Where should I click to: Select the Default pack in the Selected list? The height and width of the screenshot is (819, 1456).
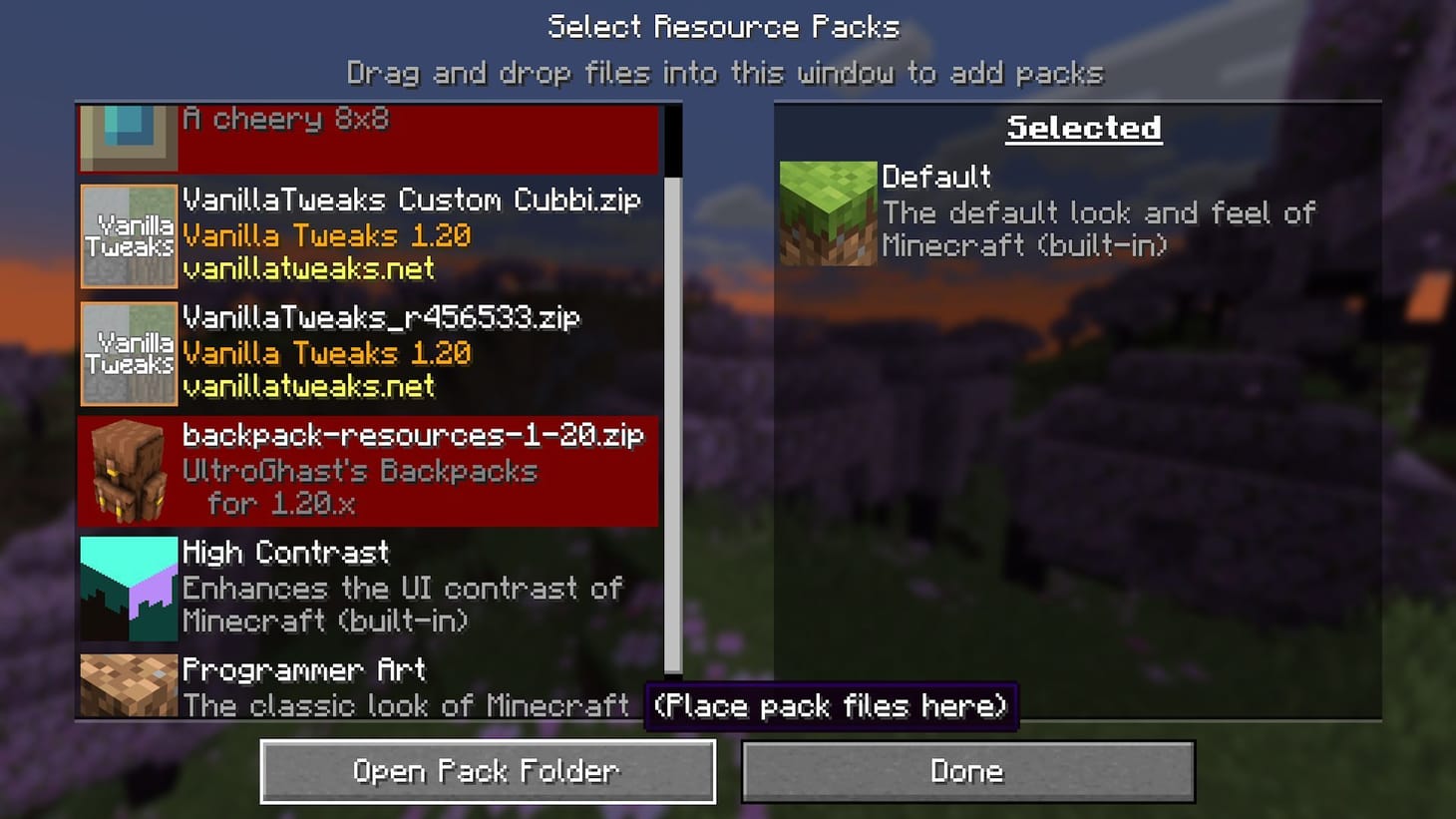coord(1047,211)
